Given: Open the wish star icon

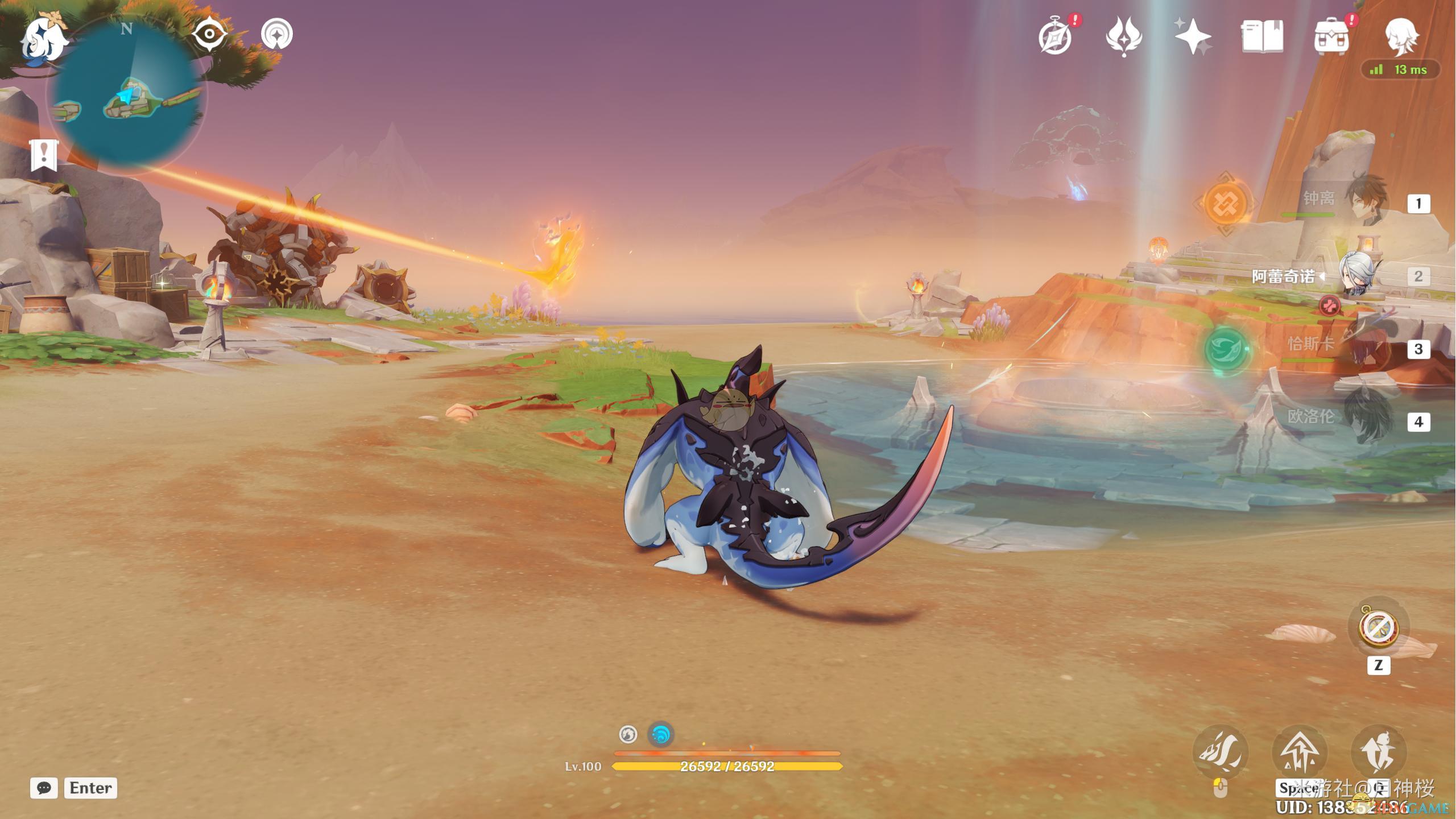Looking at the screenshot, I should coord(1193,36).
